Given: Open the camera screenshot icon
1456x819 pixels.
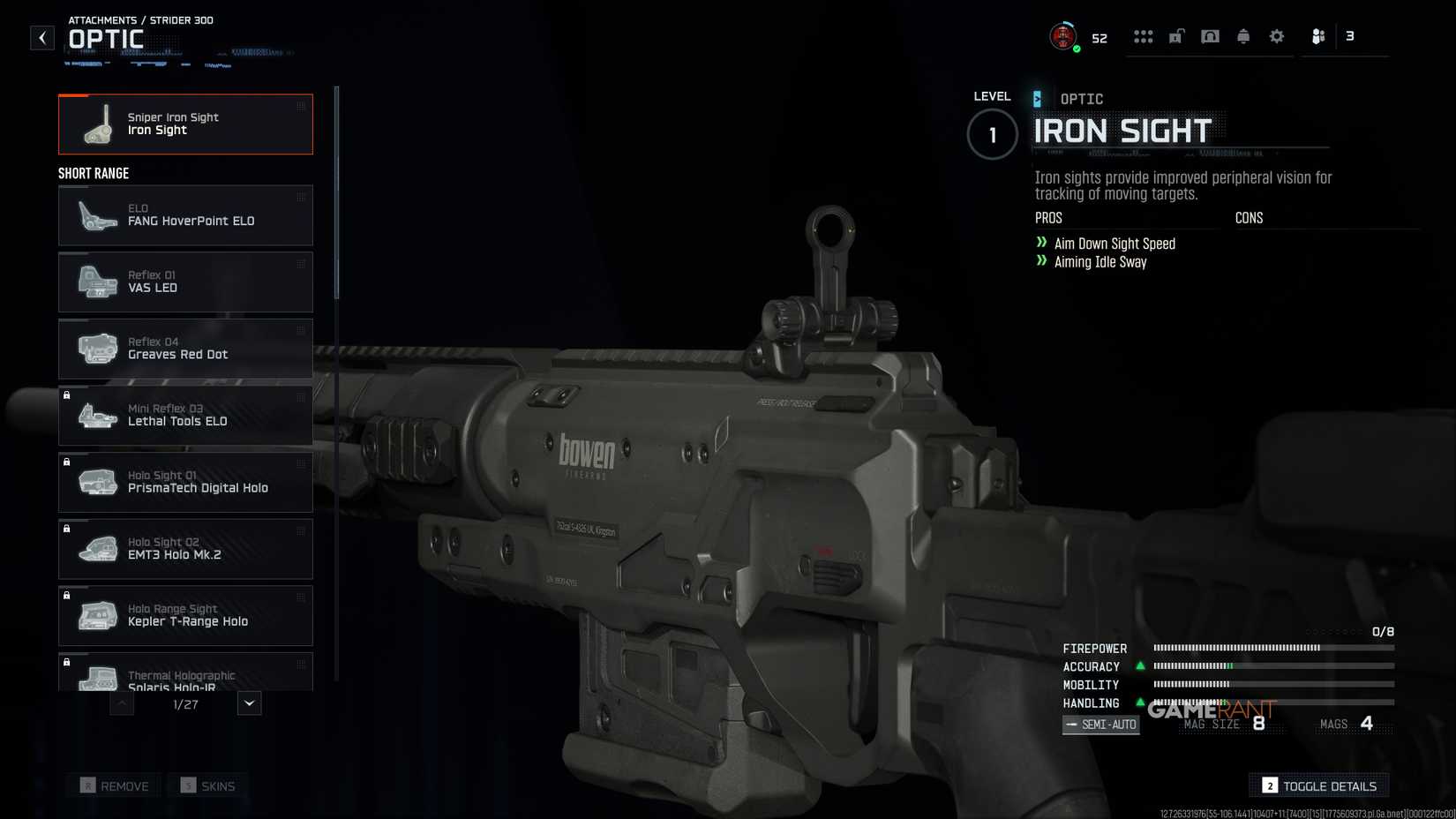Looking at the screenshot, I should [1211, 35].
